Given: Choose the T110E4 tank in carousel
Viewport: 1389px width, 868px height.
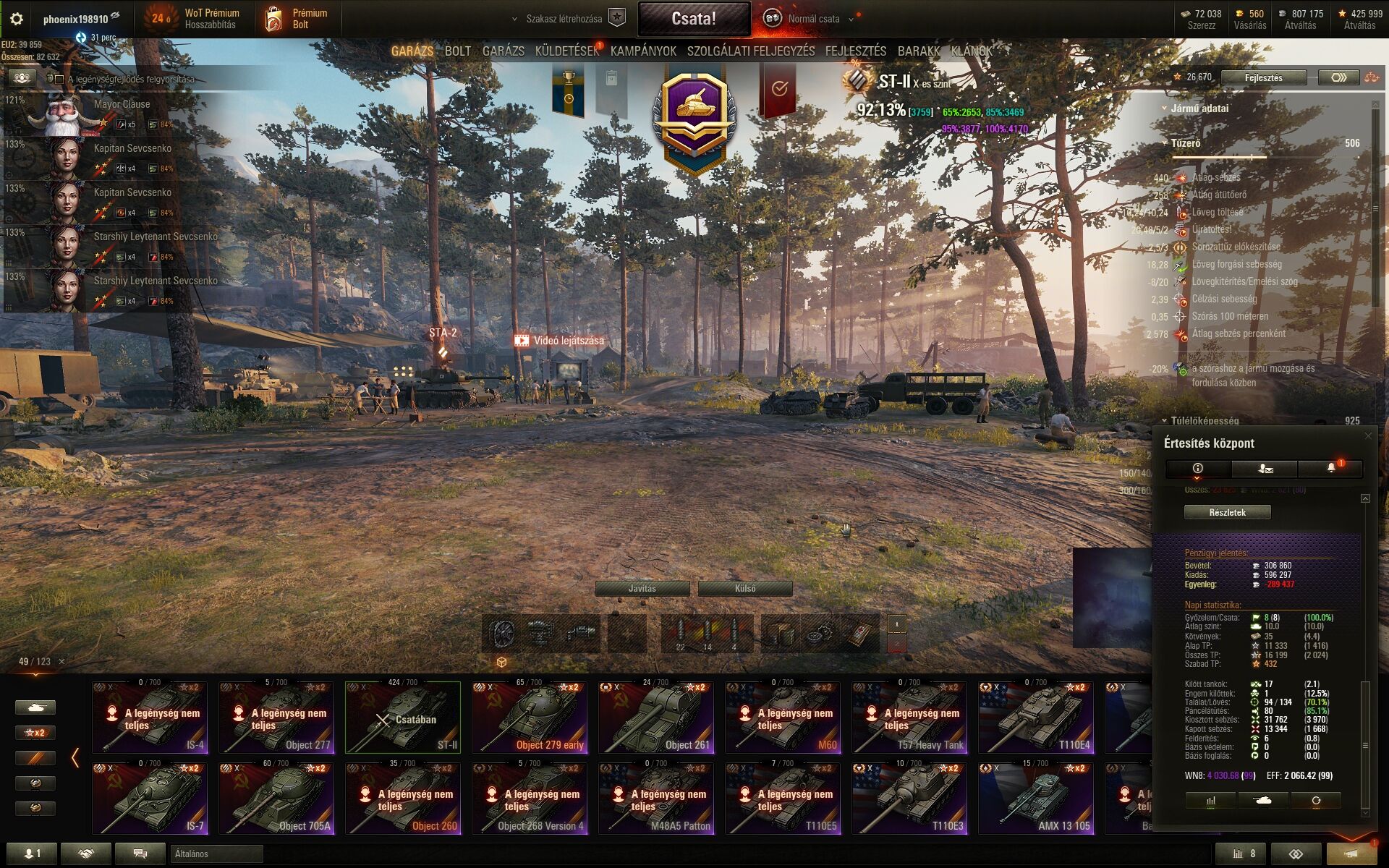Looking at the screenshot, I should [x=1036, y=718].
